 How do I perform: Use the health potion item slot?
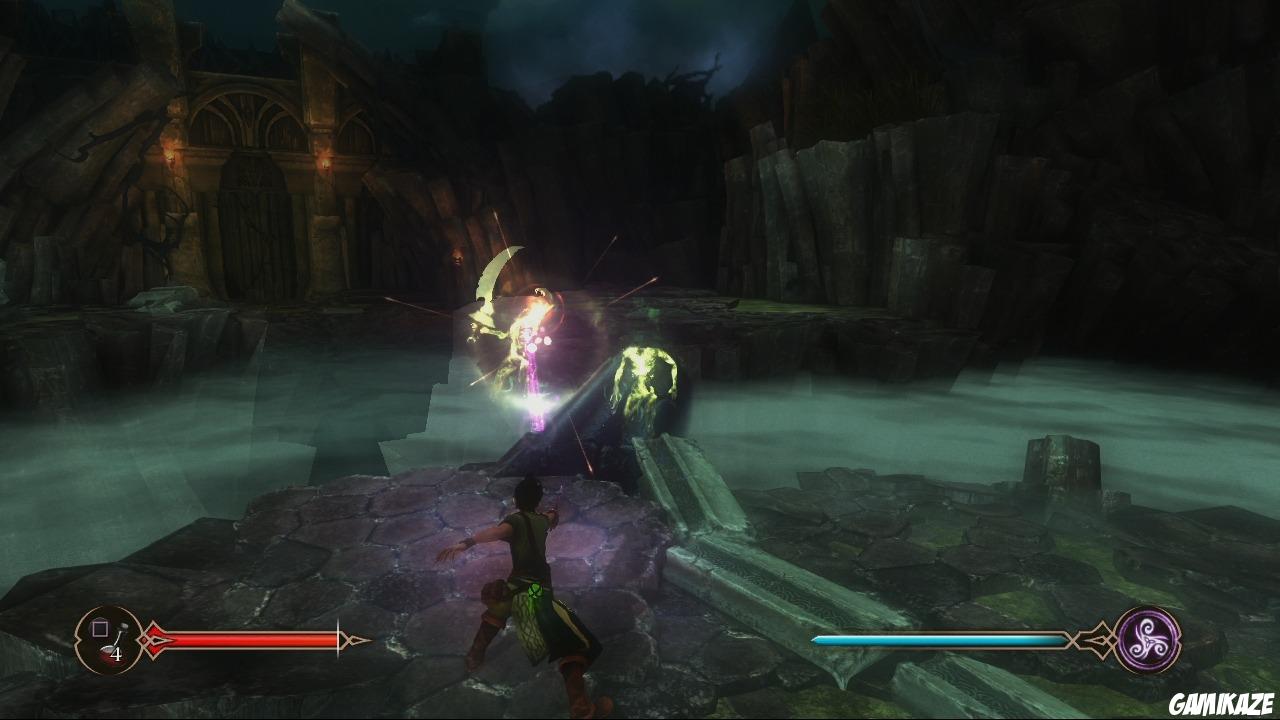click(109, 640)
